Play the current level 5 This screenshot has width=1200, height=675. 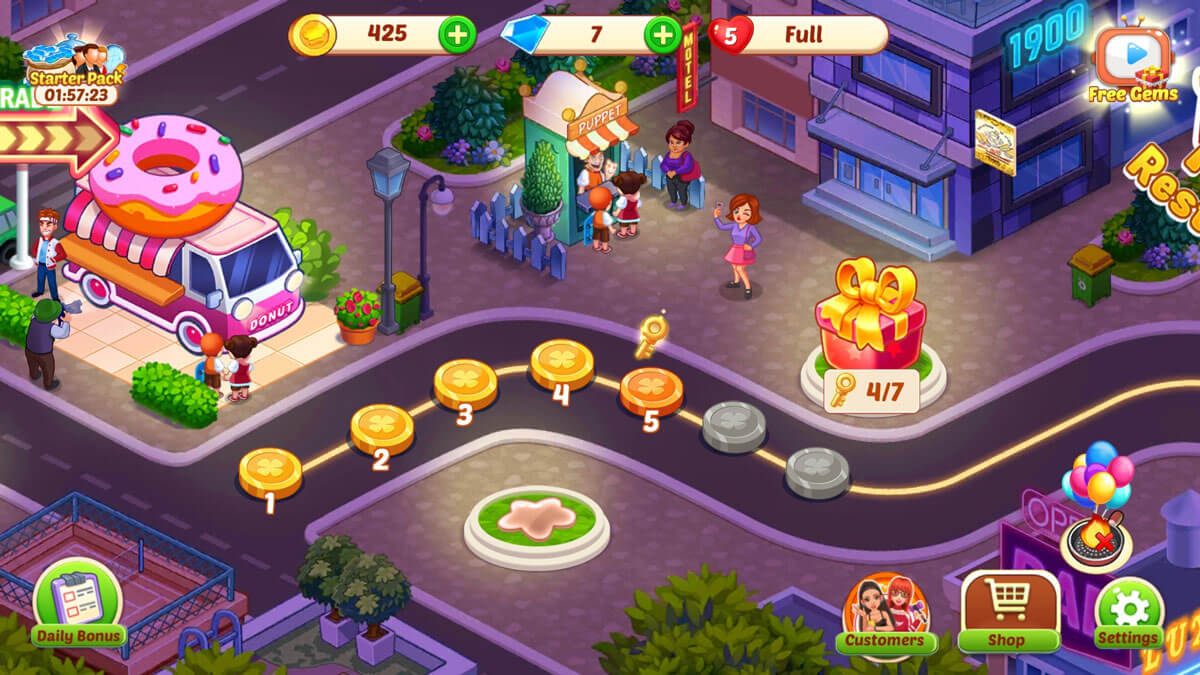click(651, 390)
